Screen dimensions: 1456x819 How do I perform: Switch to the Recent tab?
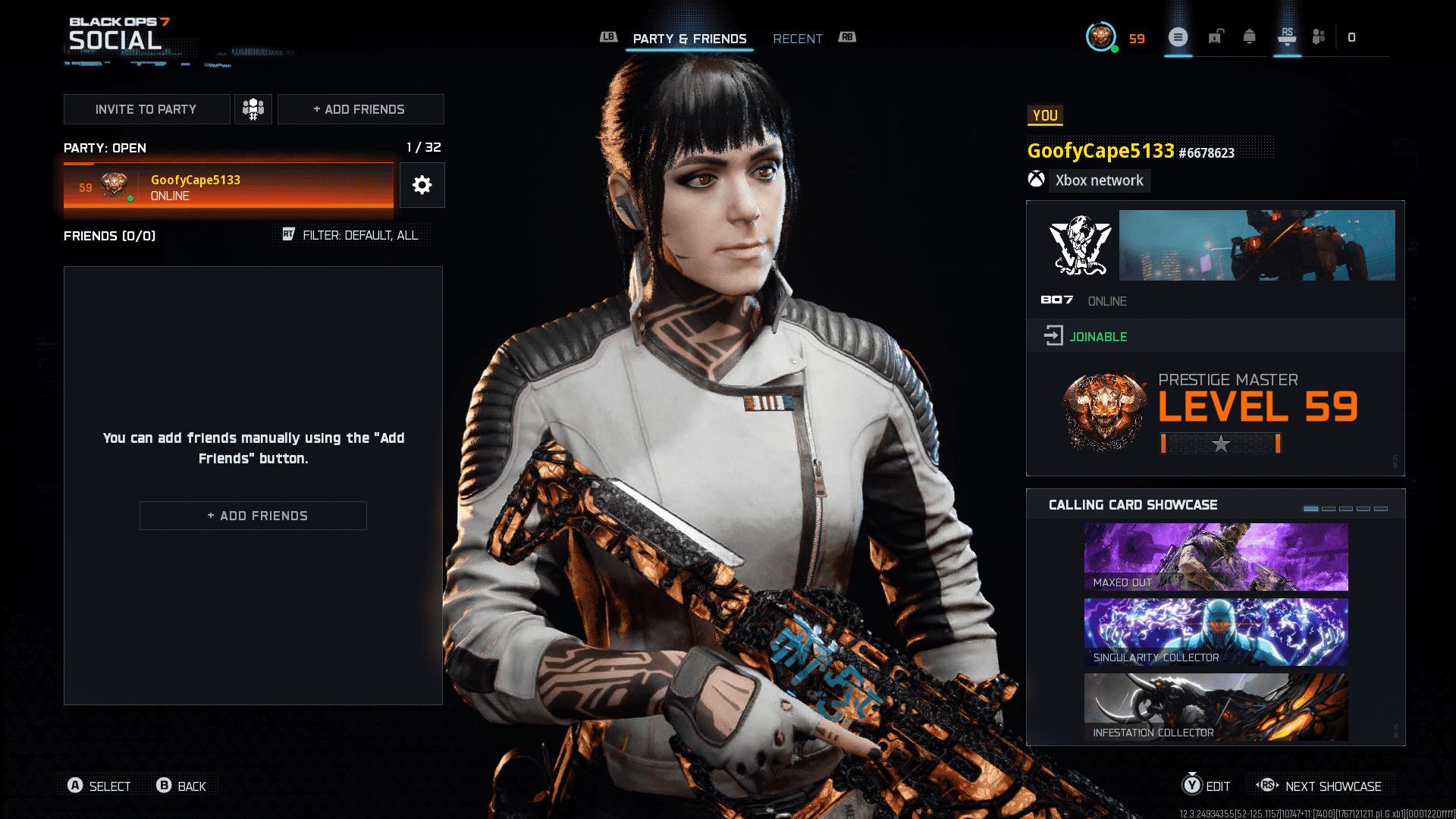click(797, 39)
